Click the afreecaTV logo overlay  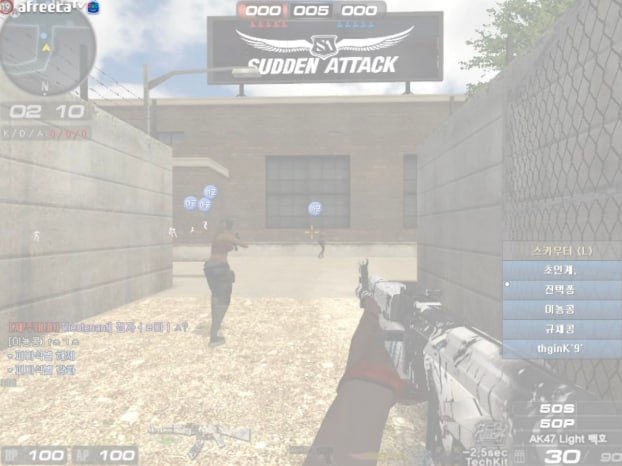pos(48,7)
